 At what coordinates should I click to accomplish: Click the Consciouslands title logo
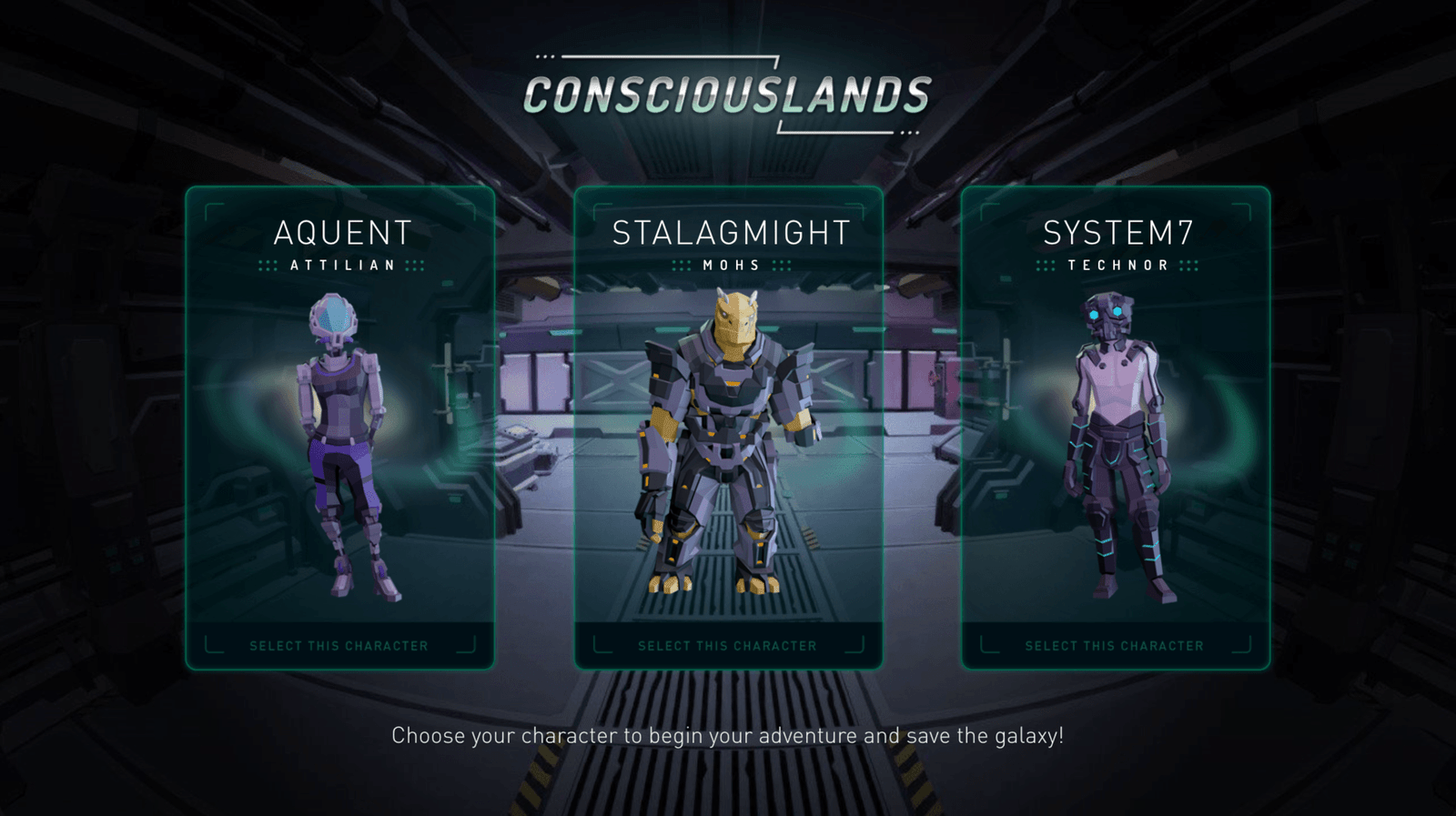(728, 91)
